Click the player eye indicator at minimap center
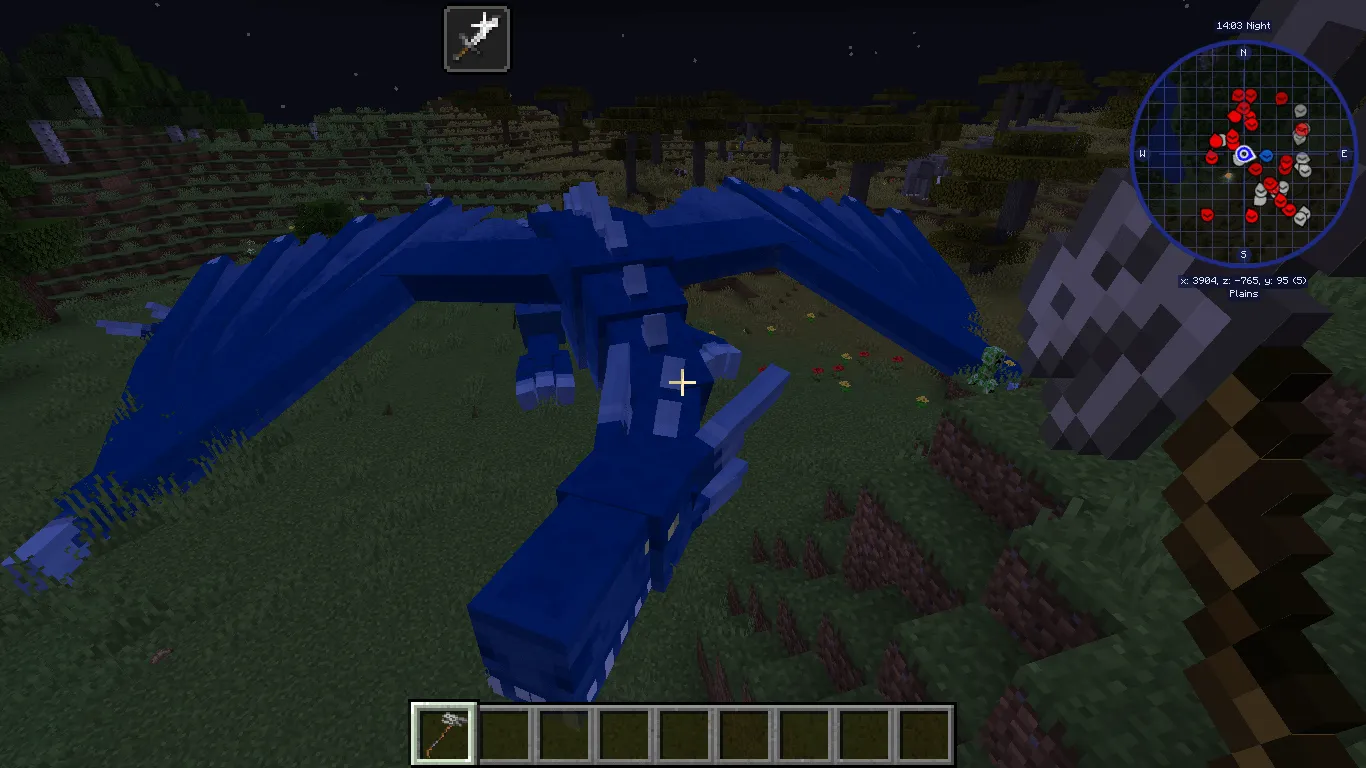 pos(1244,154)
